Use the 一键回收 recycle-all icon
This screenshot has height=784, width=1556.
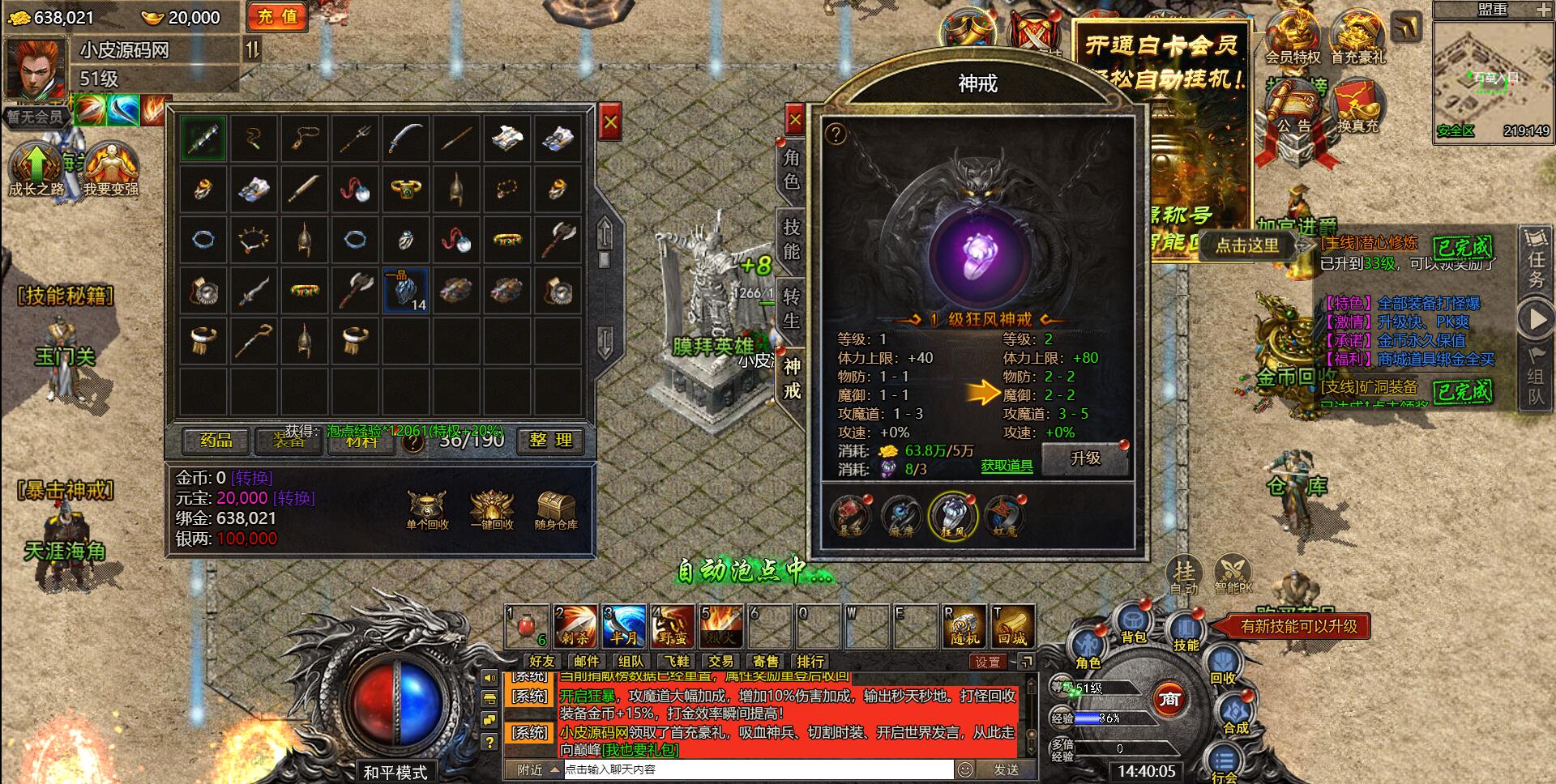click(492, 511)
